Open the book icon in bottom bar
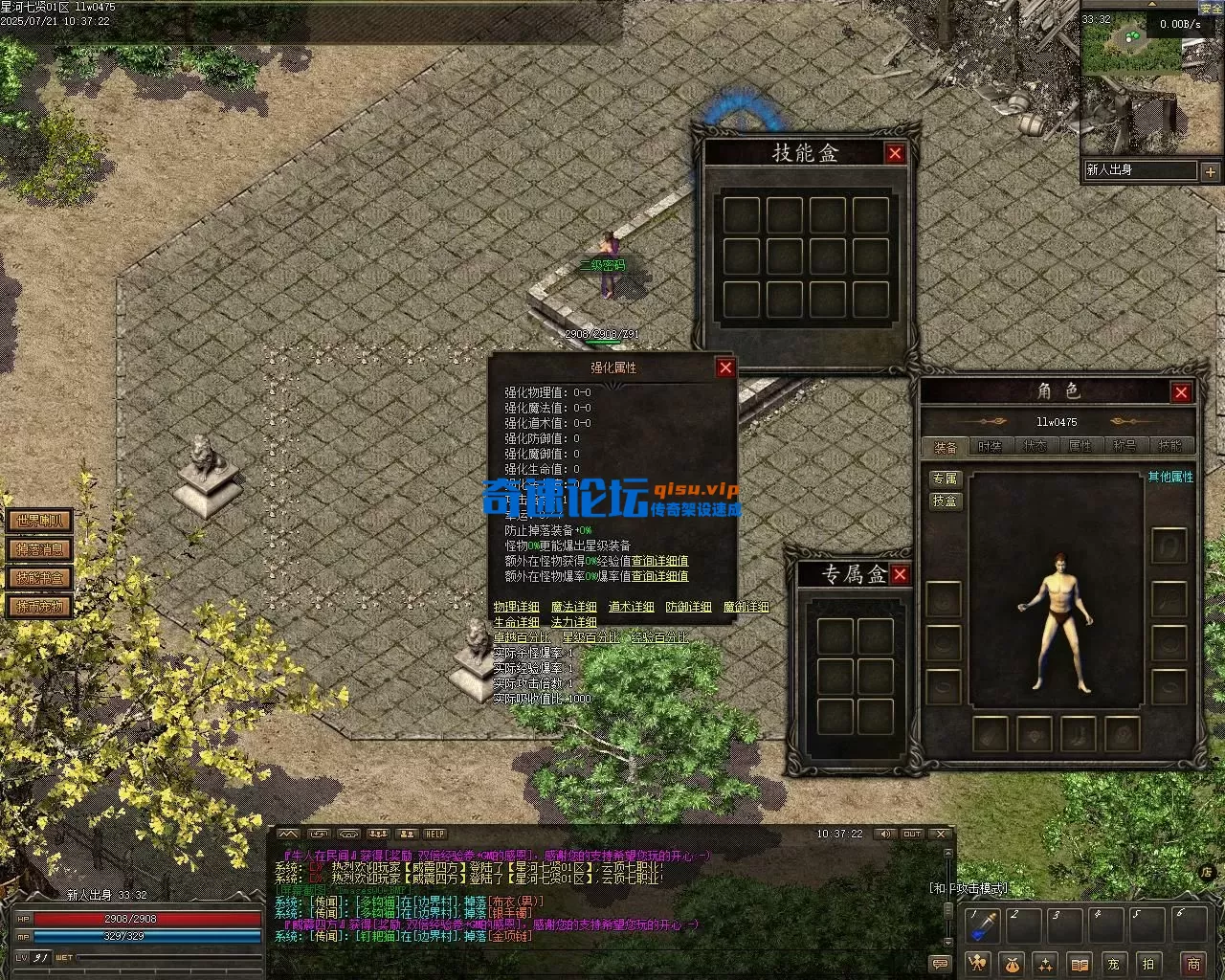Viewport: 1225px width, 980px height. 1080,964
